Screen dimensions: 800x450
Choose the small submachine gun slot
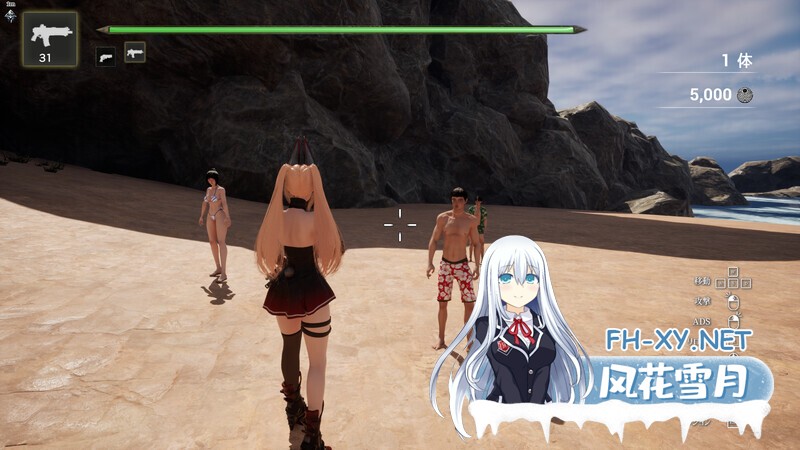(135, 52)
